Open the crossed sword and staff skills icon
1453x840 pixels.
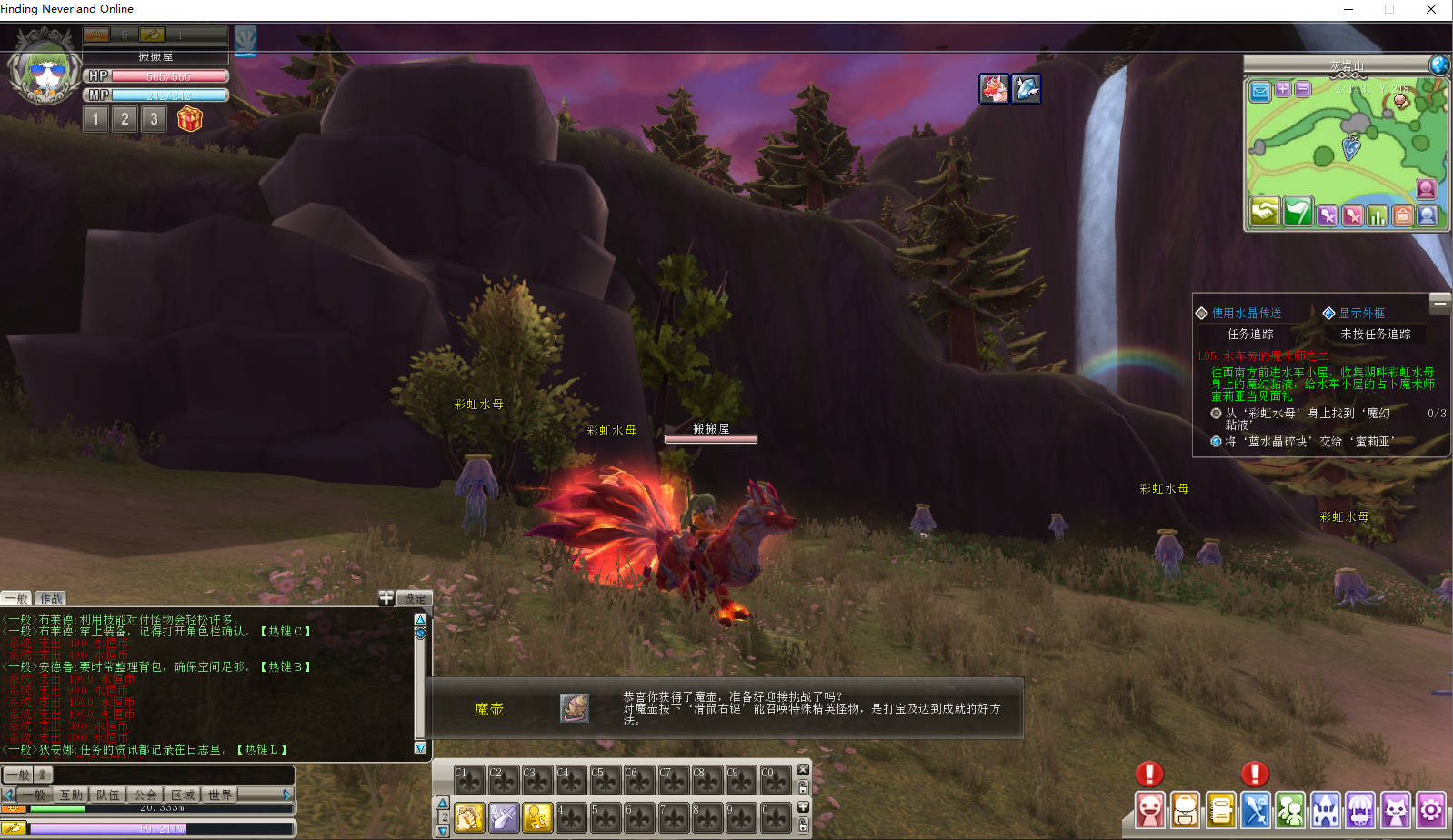pos(1256,809)
